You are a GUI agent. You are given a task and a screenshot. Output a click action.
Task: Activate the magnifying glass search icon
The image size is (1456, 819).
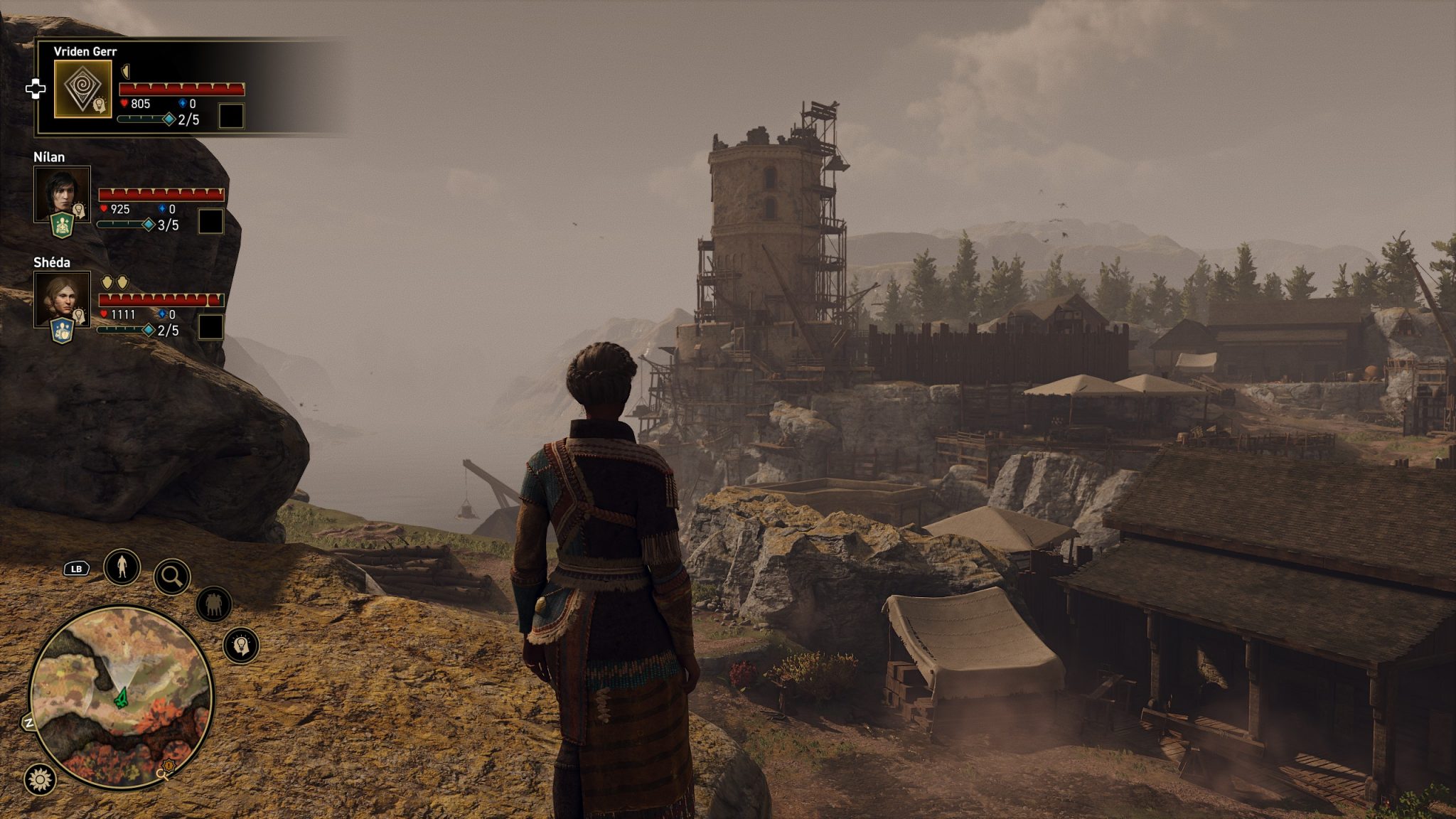coord(172,577)
